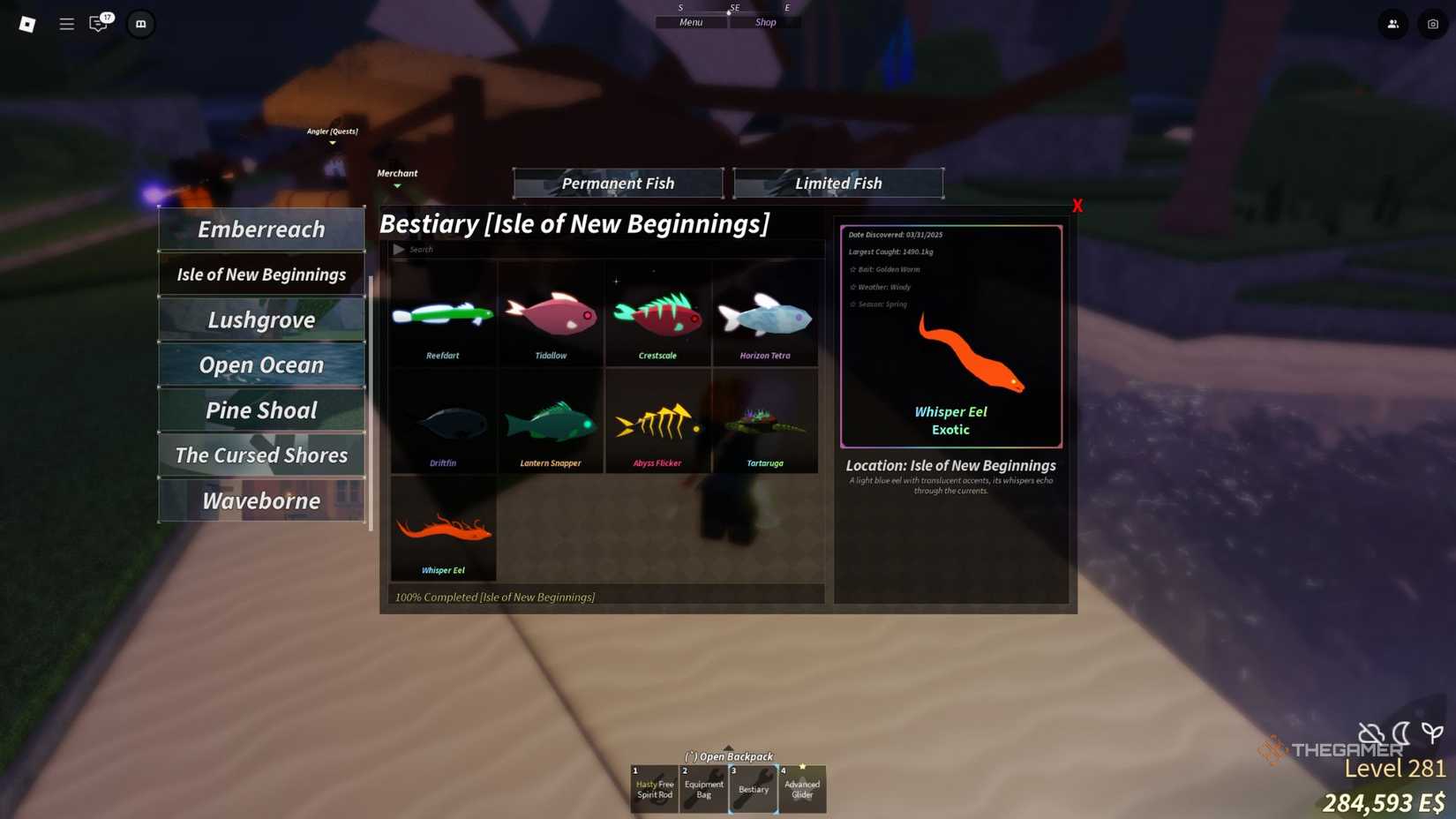Click the screenshot camera icon top-right
Screen dimensions: 1456x819
pyautogui.click(x=1432, y=24)
